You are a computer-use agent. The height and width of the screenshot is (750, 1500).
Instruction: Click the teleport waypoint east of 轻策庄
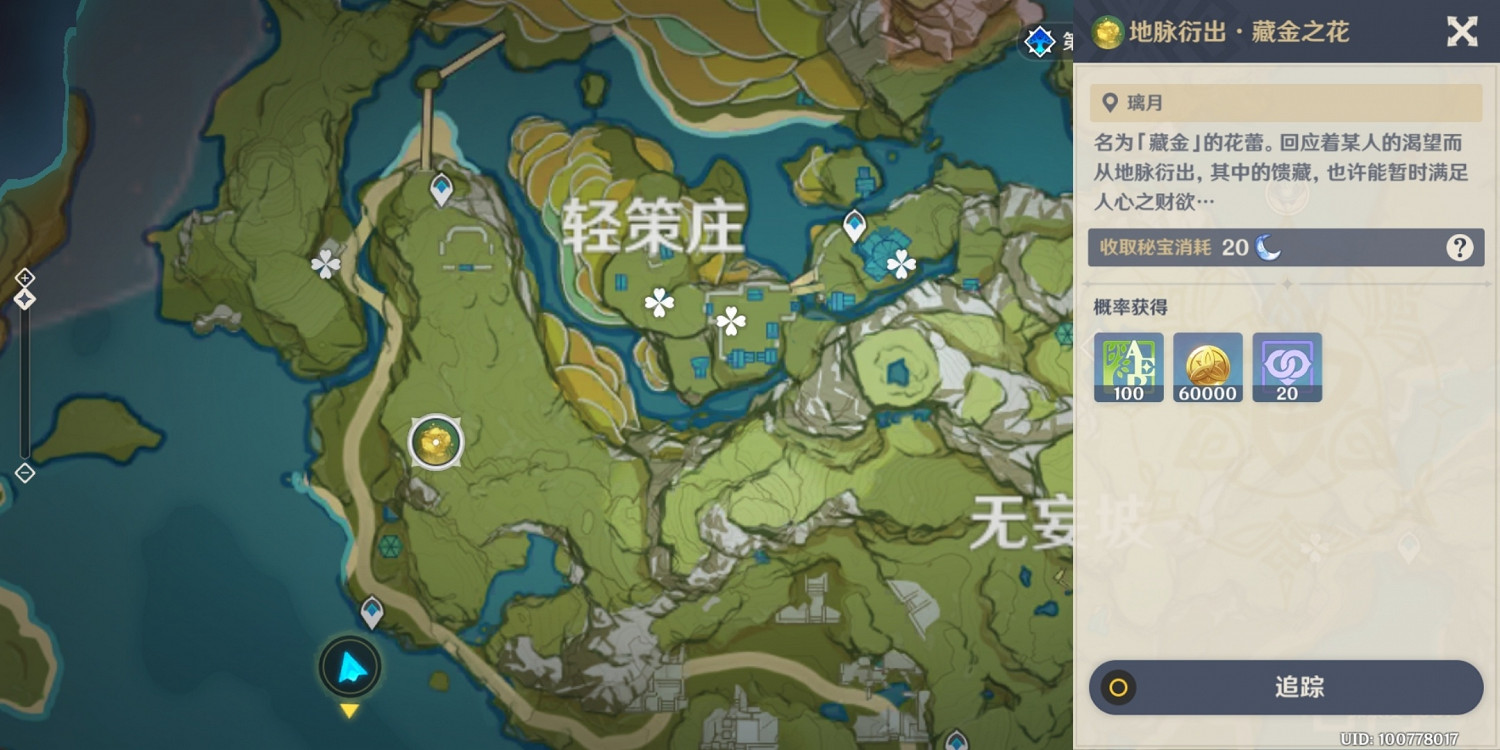[x=853, y=226]
